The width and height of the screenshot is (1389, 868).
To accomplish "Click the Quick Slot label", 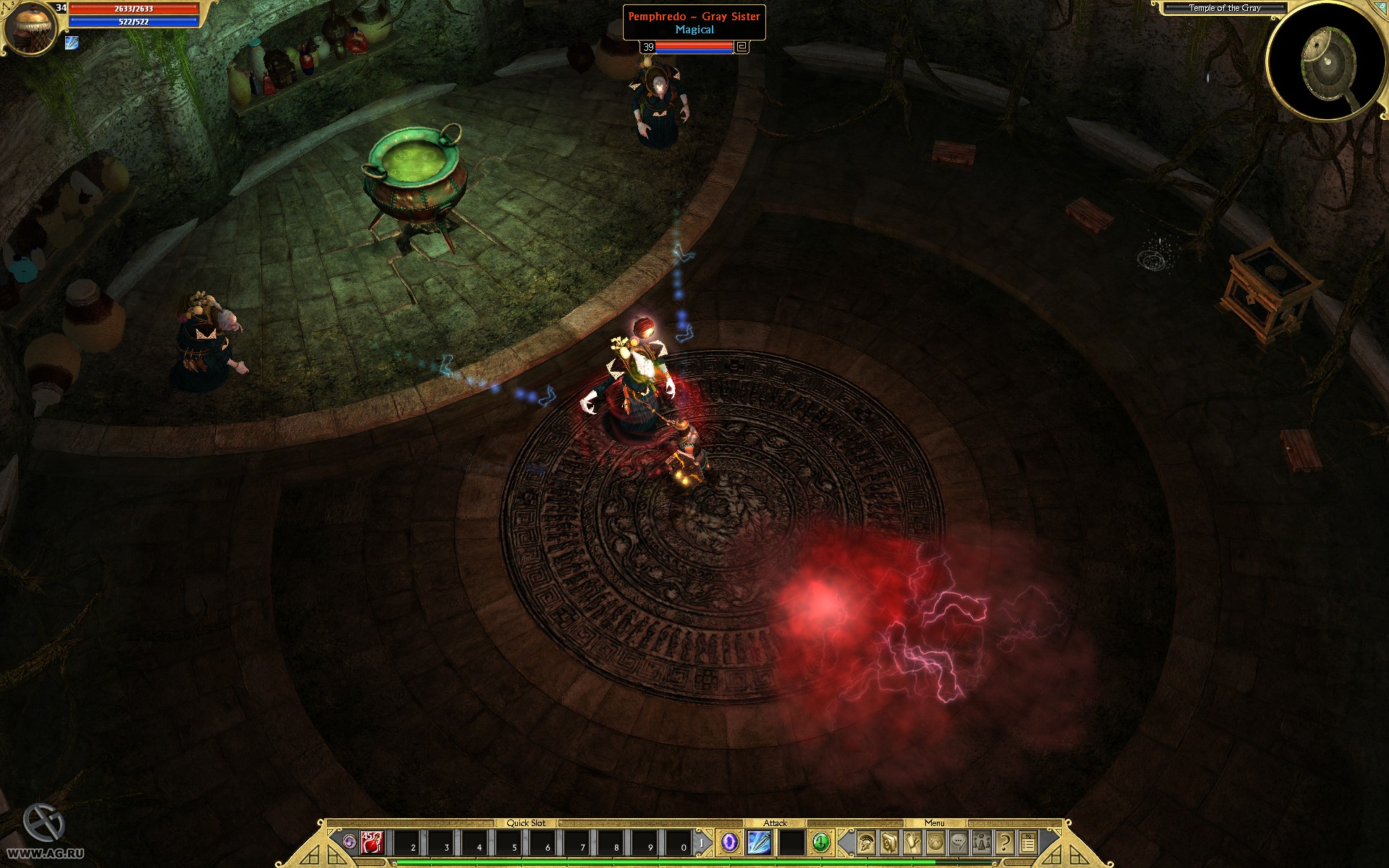I will pyautogui.click(x=528, y=822).
